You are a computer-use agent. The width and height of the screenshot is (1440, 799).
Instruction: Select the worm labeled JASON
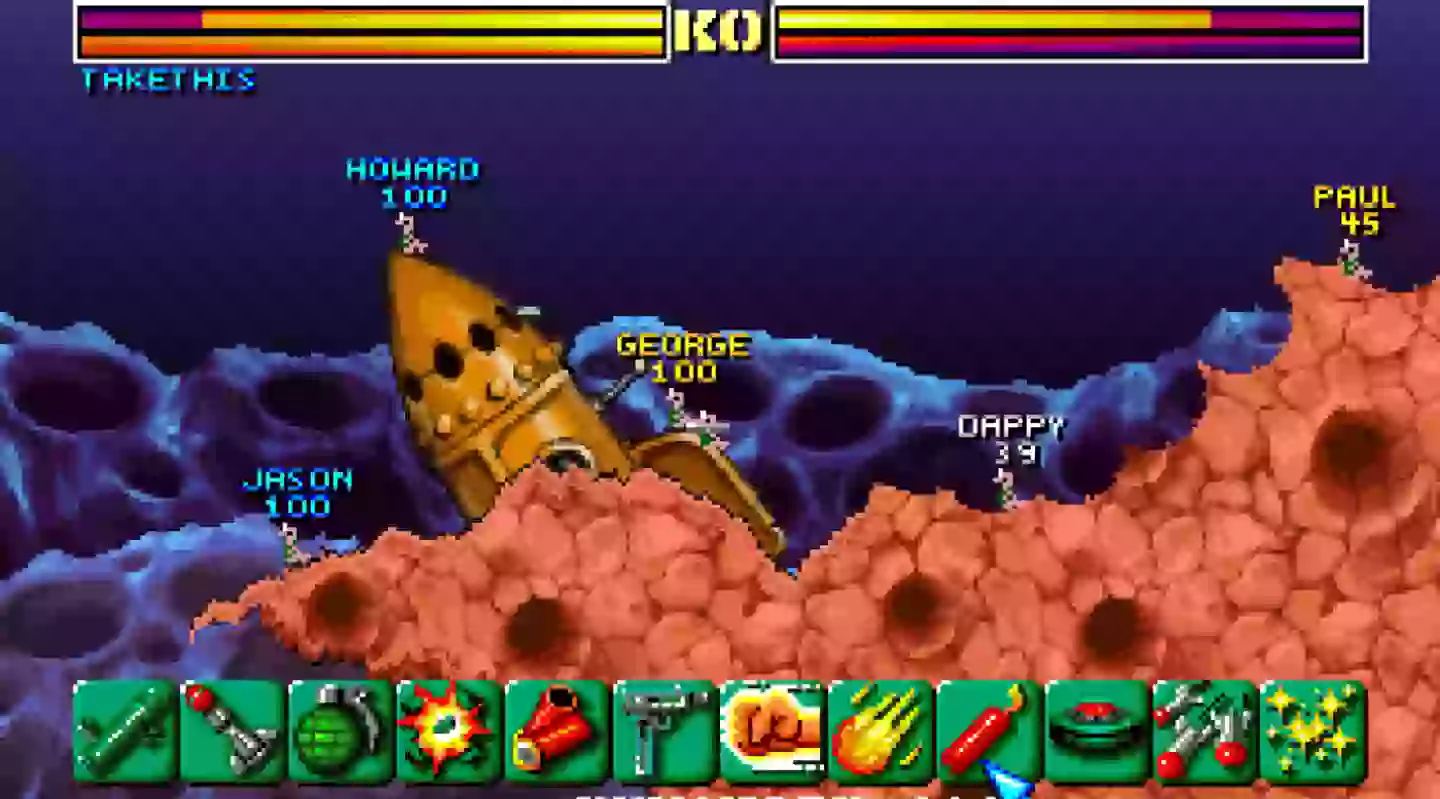[290, 545]
